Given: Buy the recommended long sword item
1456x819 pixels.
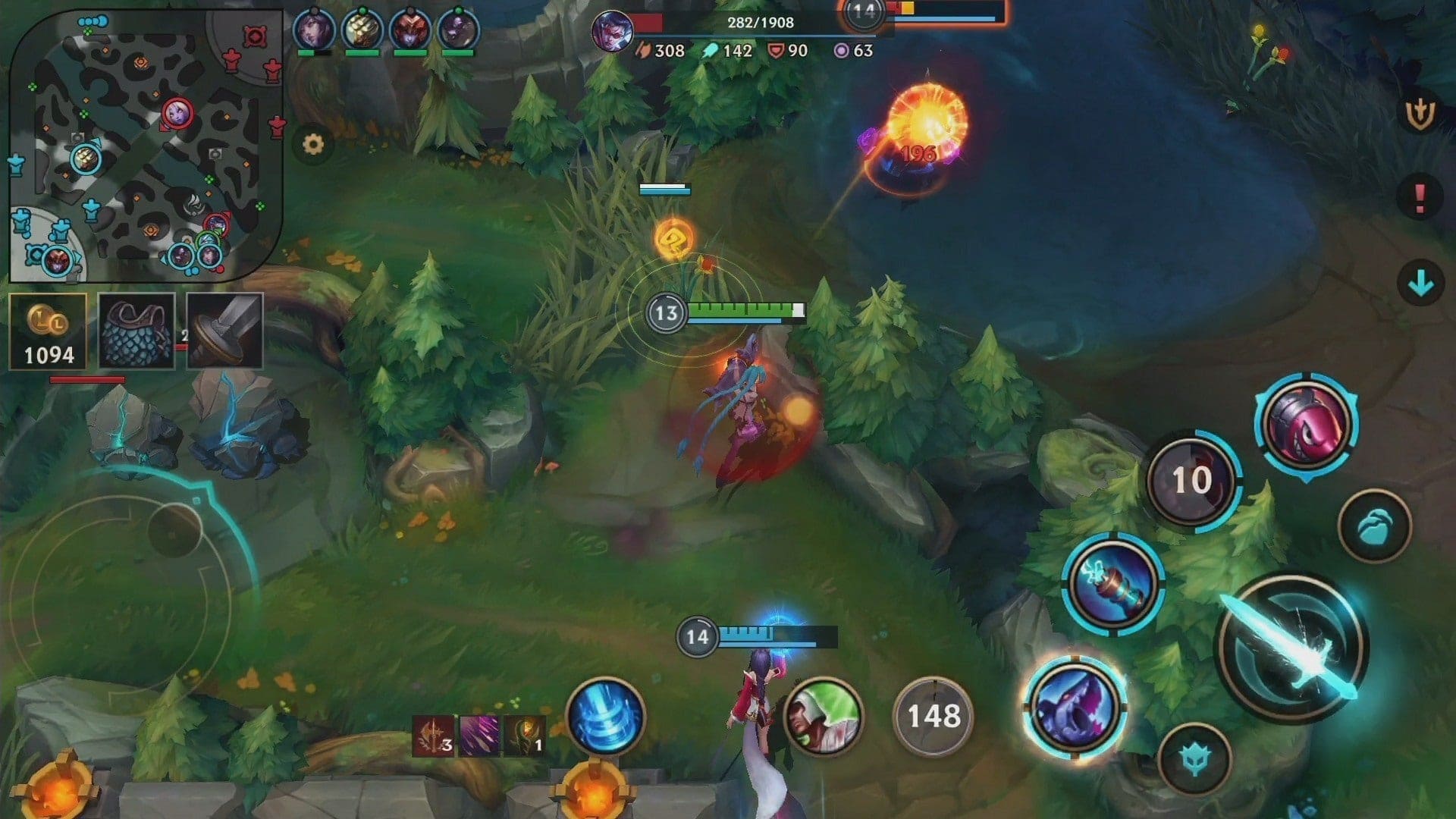Looking at the screenshot, I should 224,331.
